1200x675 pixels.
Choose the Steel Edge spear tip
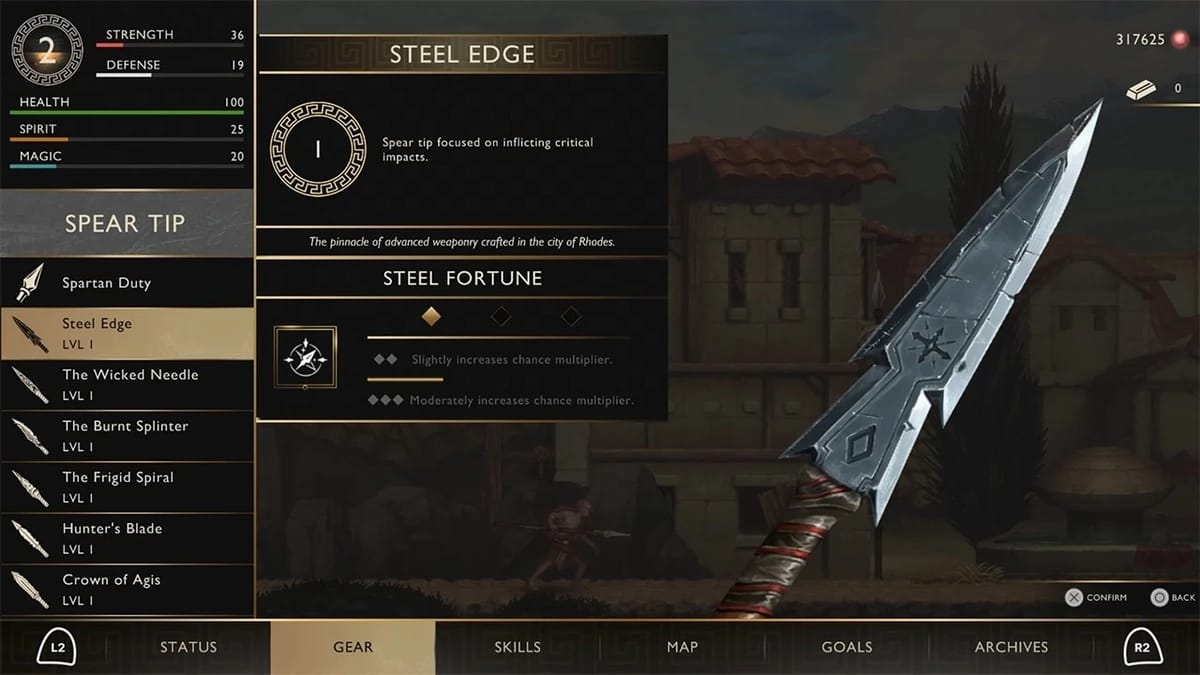point(126,333)
